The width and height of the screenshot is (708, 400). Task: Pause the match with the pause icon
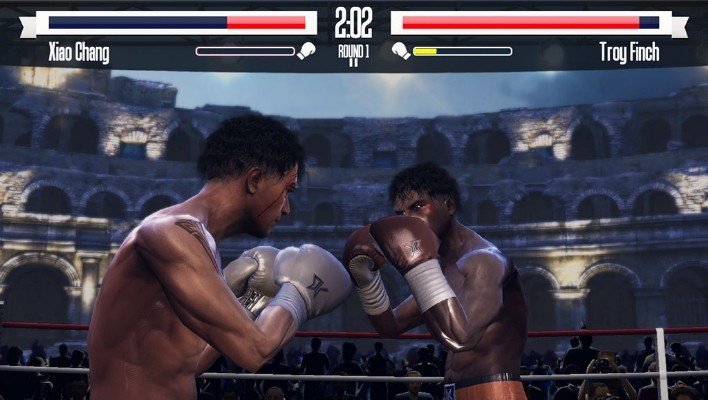[x=353, y=62]
